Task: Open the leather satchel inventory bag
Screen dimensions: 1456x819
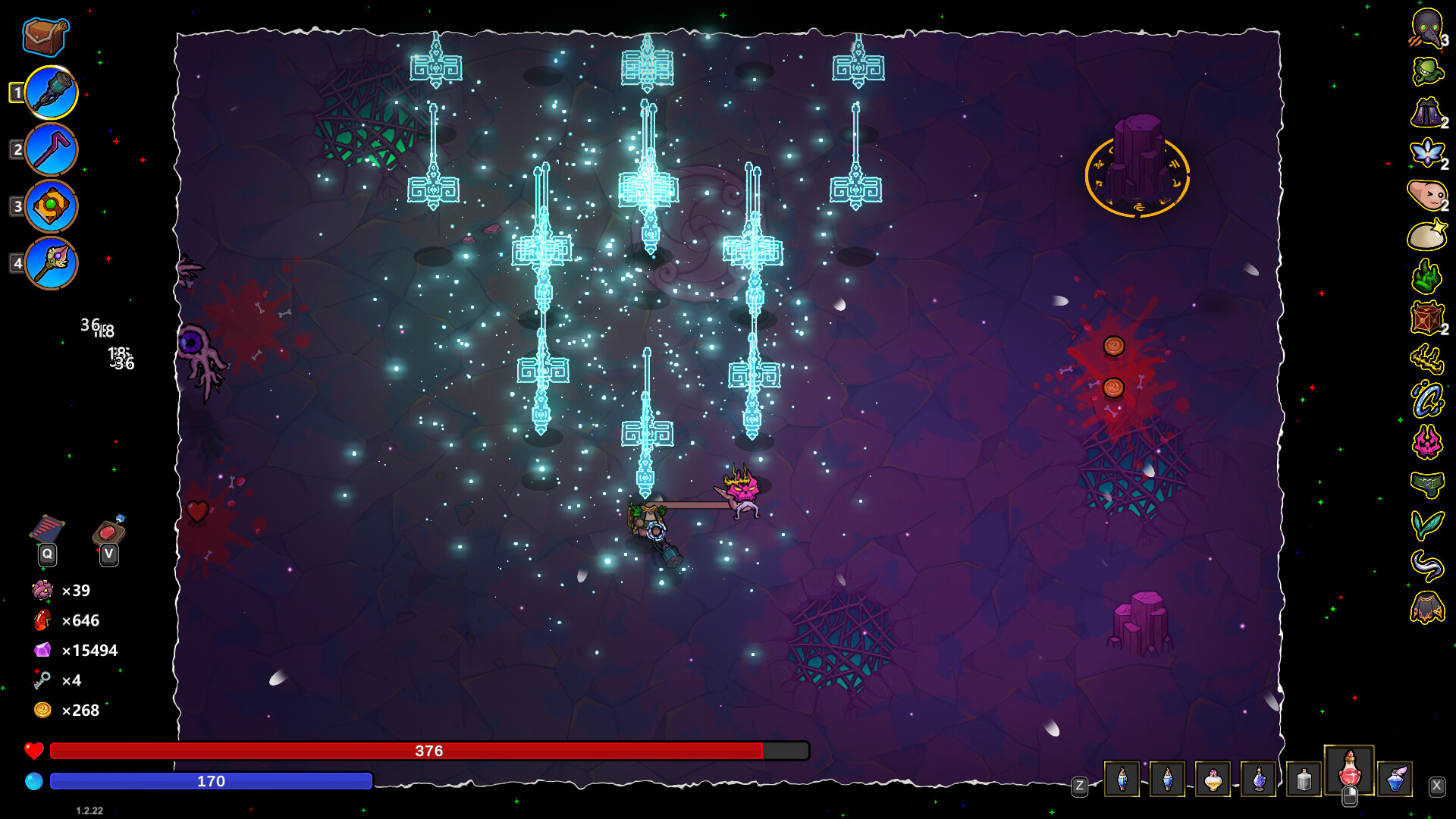Action: 45,36
